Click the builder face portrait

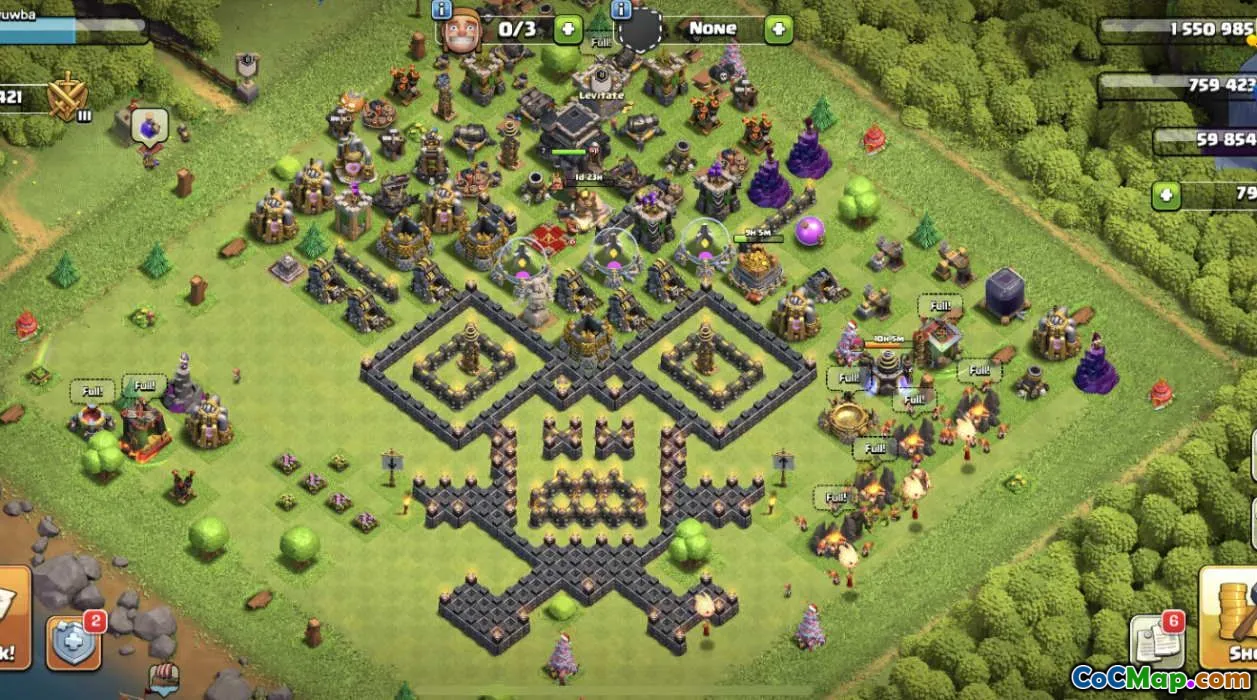462,28
